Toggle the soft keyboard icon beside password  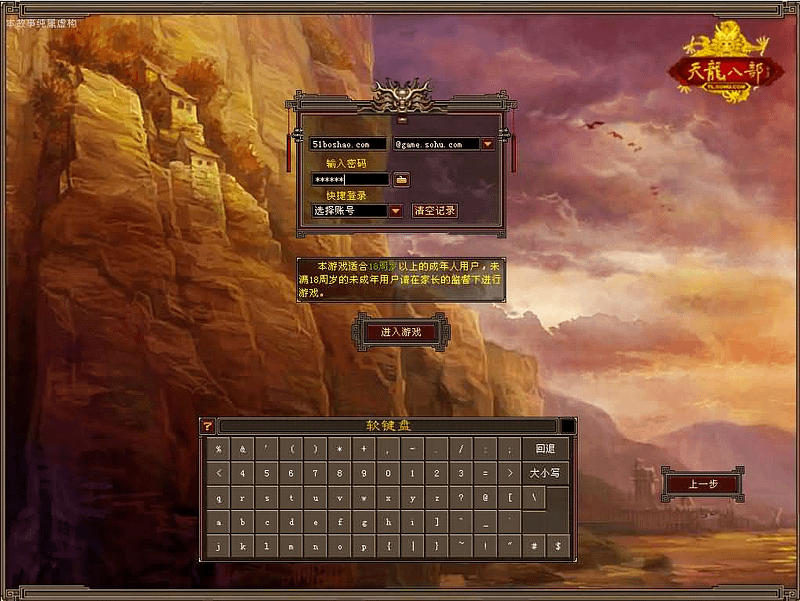[x=401, y=179]
